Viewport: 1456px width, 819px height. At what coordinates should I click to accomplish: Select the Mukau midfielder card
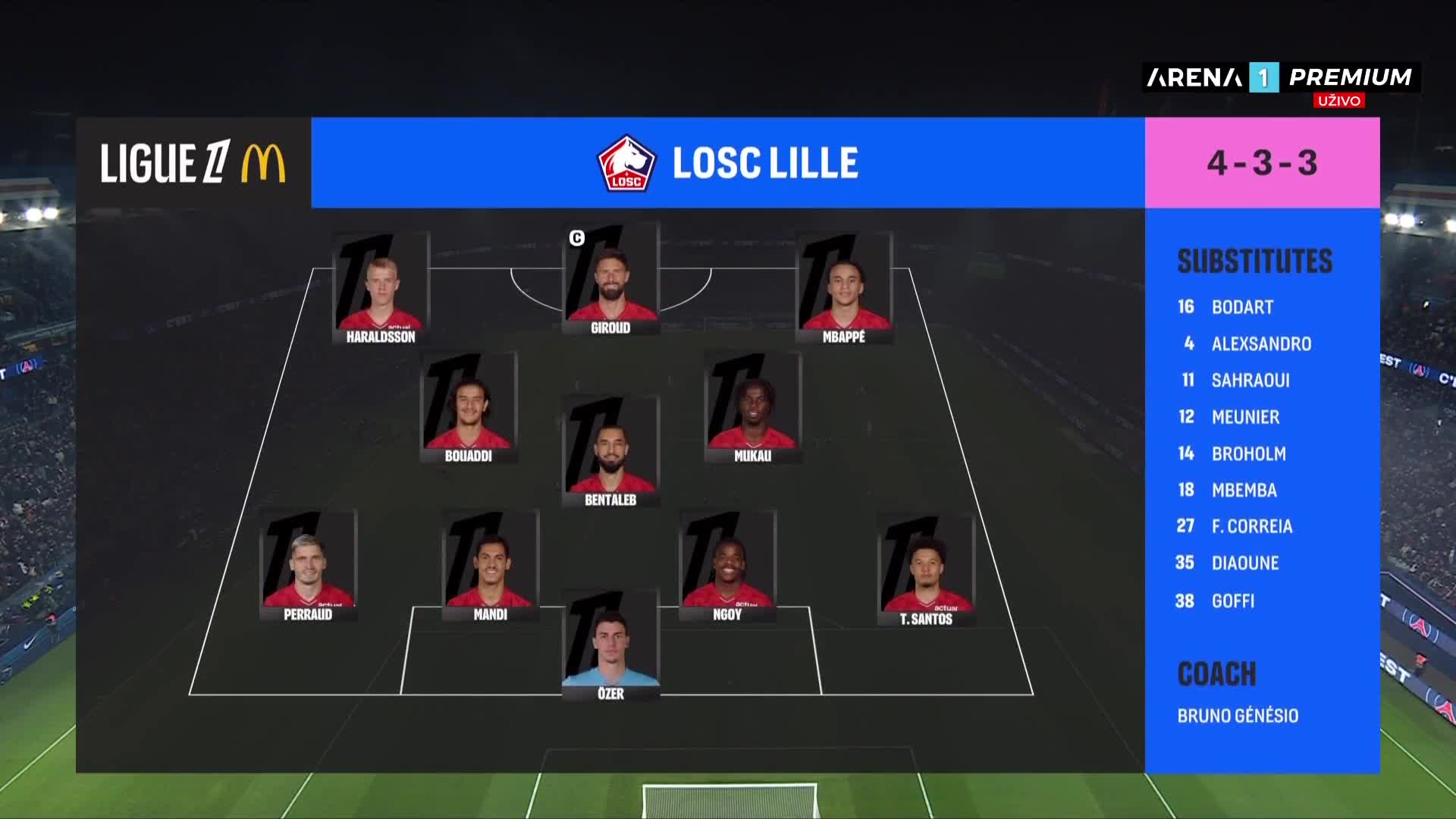tap(752, 408)
